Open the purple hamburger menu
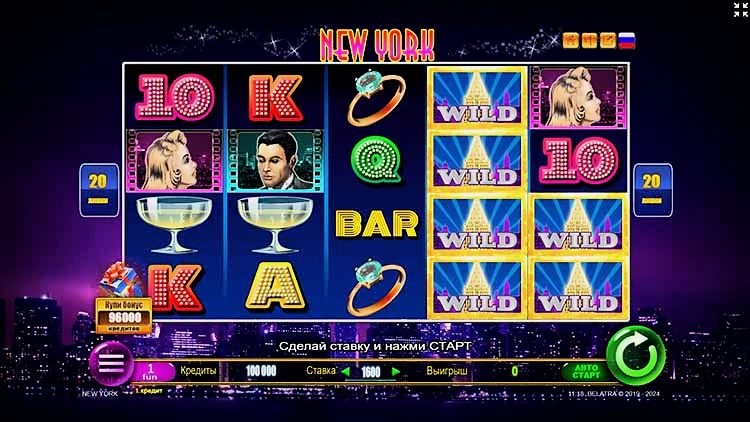750x422 pixels. coord(111,362)
